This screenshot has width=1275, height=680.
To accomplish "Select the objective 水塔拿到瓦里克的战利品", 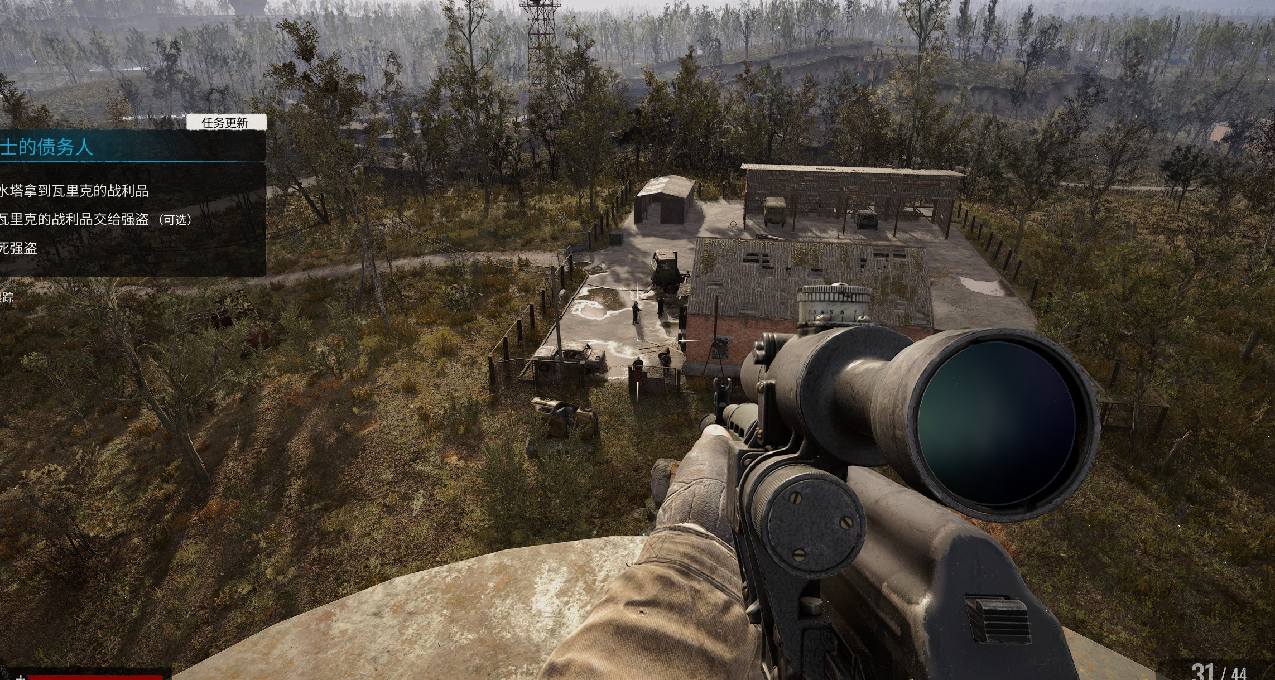I will 74,191.
